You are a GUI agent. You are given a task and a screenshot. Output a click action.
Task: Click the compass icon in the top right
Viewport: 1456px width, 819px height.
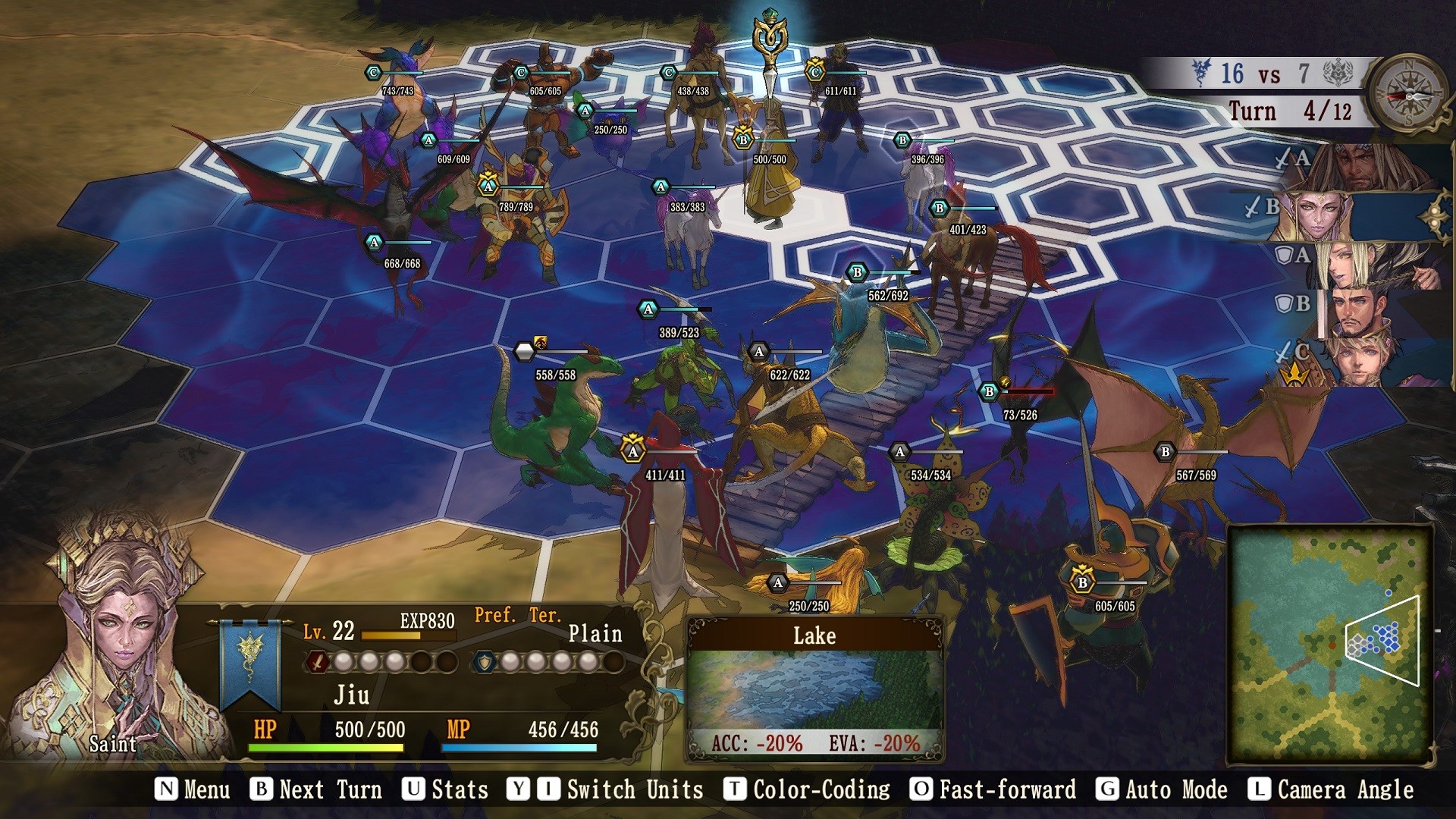[1410, 96]
